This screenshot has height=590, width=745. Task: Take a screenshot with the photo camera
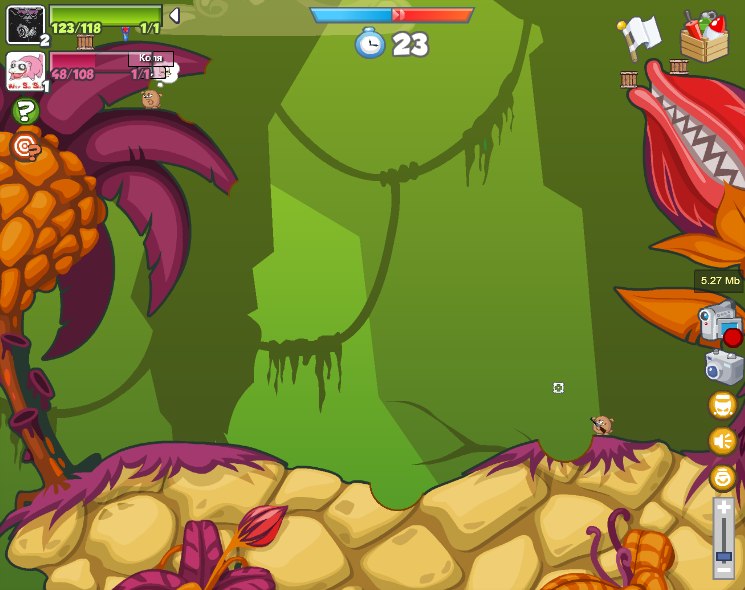pyautogui.click(x=723, y=367)
